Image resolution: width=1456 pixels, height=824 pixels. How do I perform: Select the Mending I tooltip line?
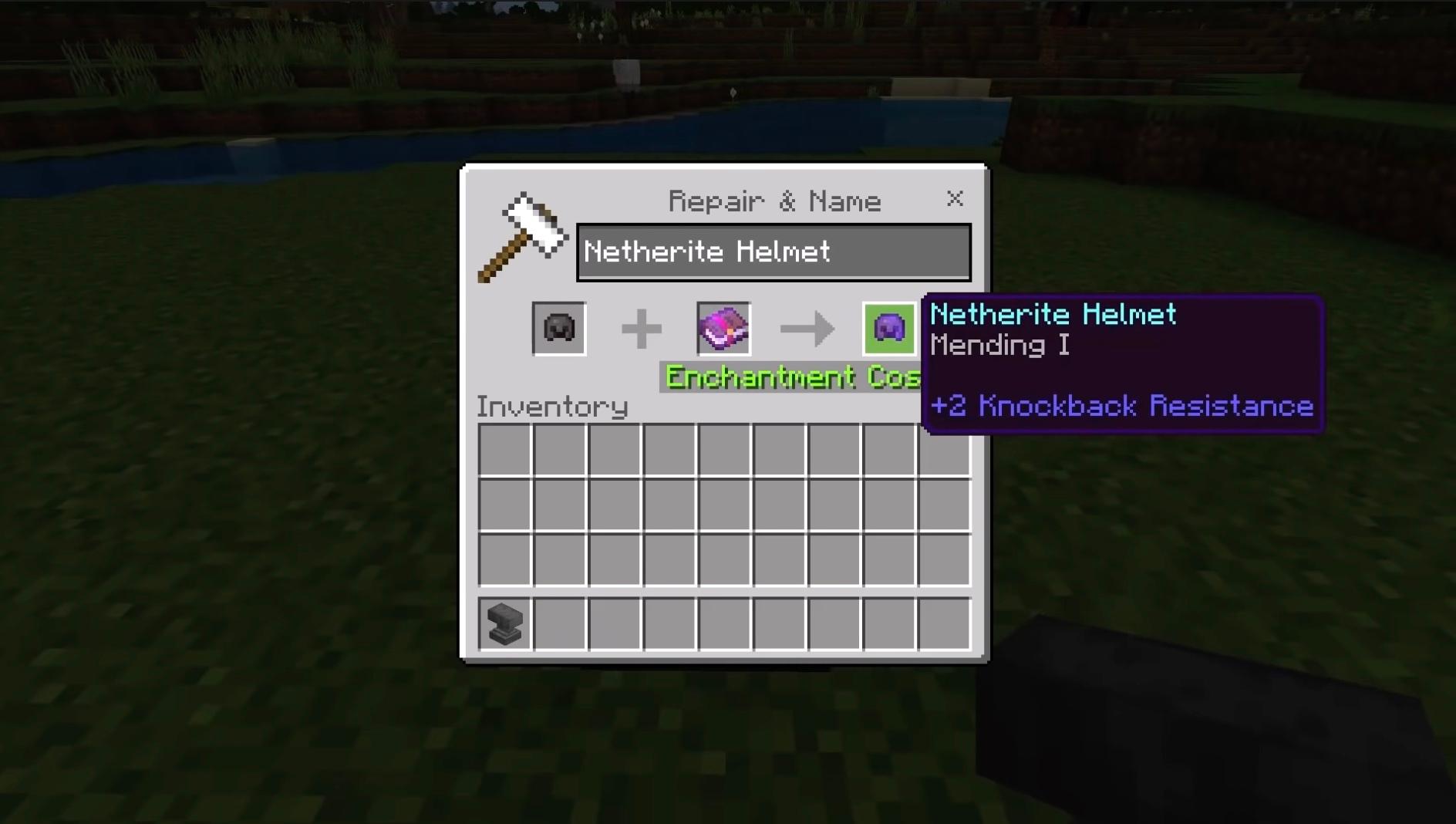(x=999, y=345)
